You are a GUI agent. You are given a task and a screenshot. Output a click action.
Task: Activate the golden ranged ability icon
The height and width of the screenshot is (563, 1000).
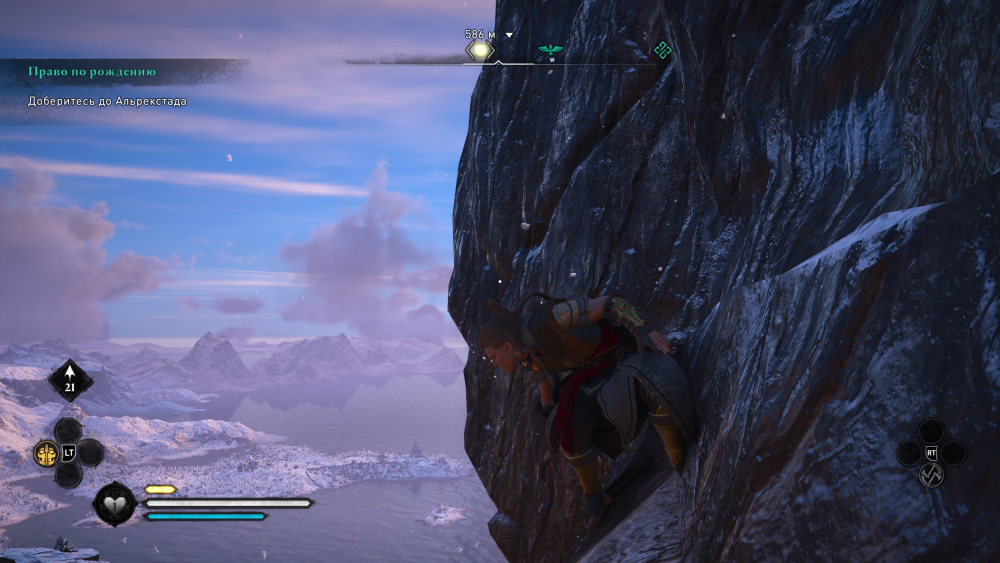point(45,453)
